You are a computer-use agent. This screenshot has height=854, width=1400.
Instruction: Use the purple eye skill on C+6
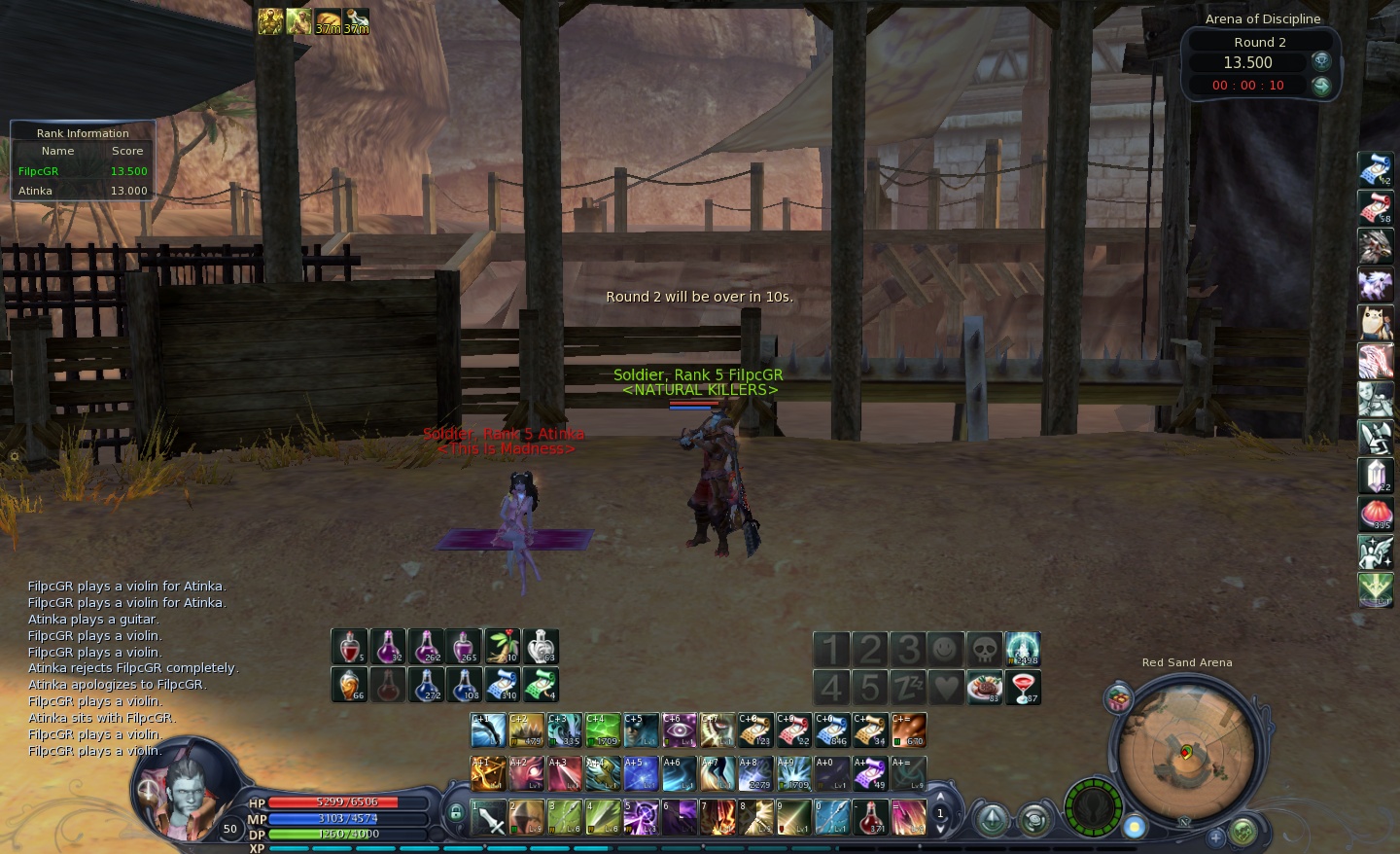tap(680, 730)
